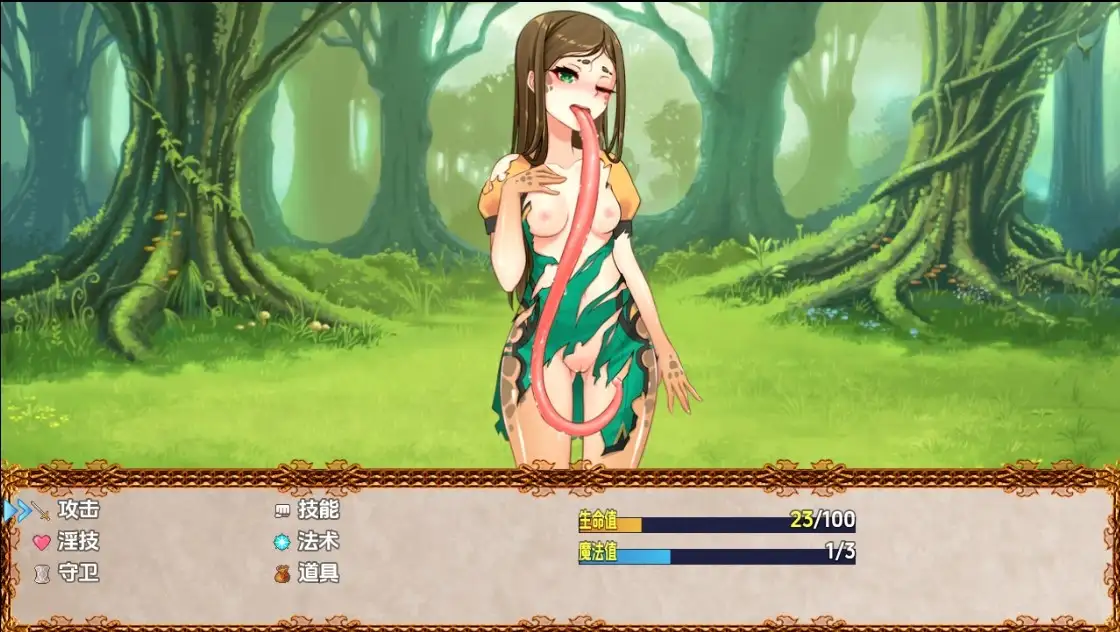Choose the 淫技 command with heart icon
Viewport: 1120px width, 632px height.
pos(77,542)
